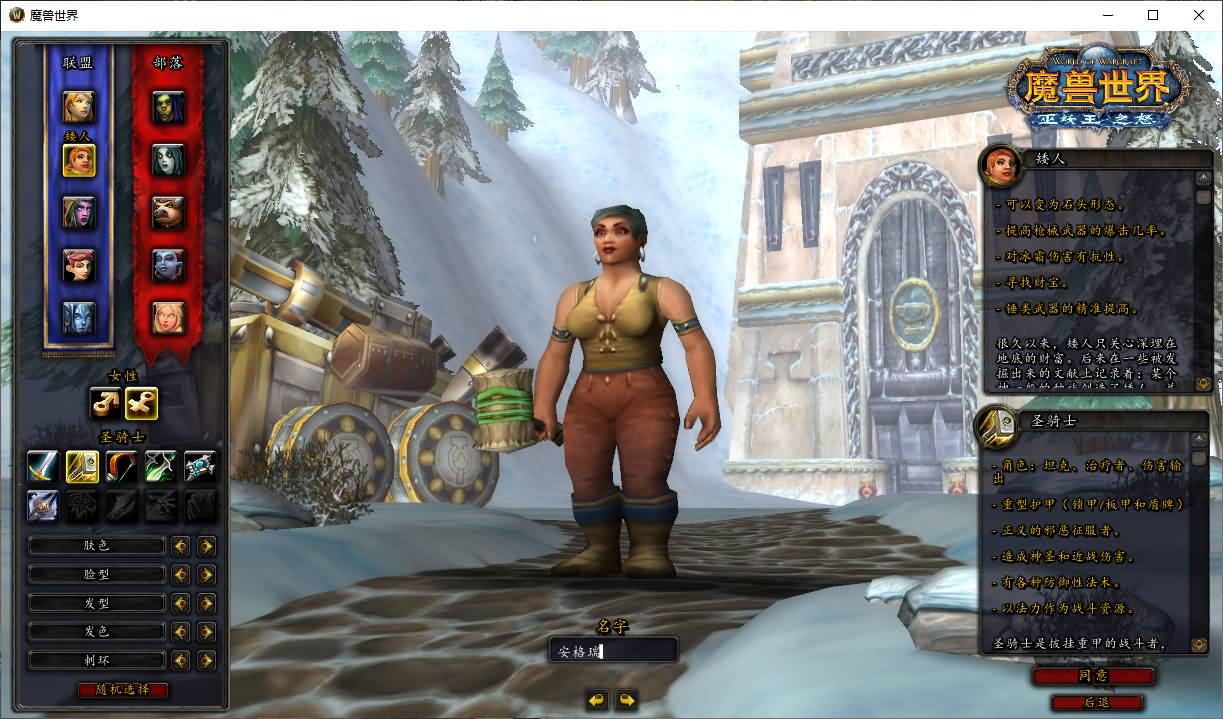Click previous arrow for 发型 hair style
The width and height of the screenshot is (1223, 719).
pyautogui.click(x=180, y=604)
